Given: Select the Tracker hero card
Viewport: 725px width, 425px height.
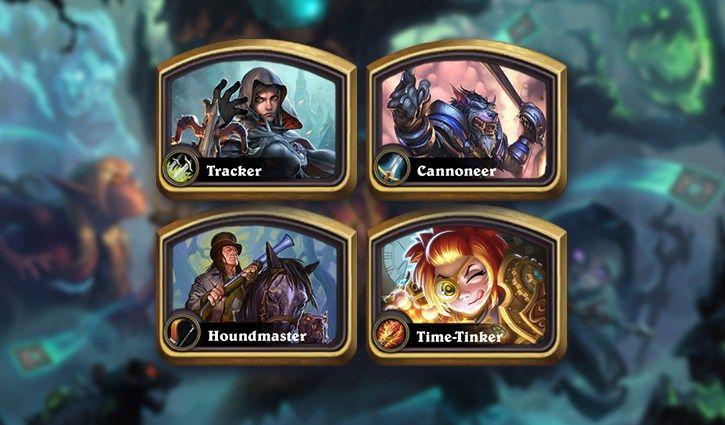Looking at the screenshot, I should tap(256, 120).
